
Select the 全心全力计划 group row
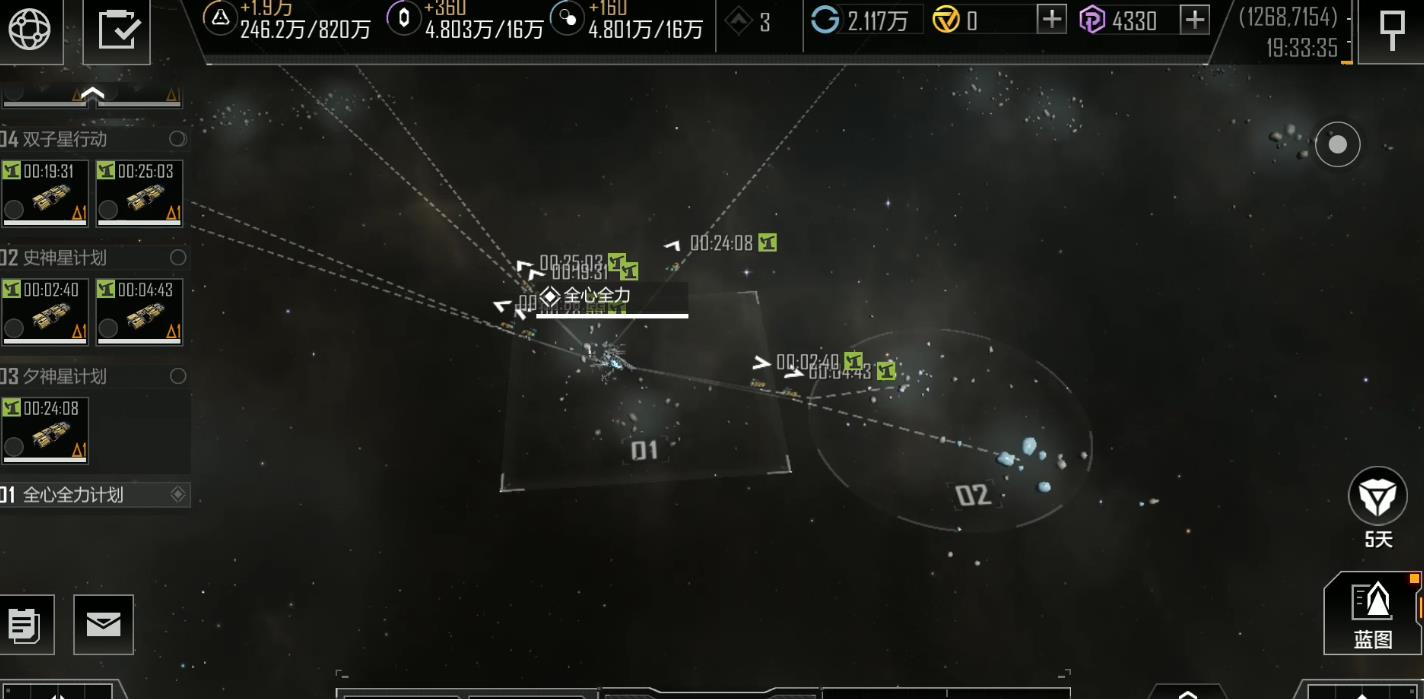[x=92, y=494]
